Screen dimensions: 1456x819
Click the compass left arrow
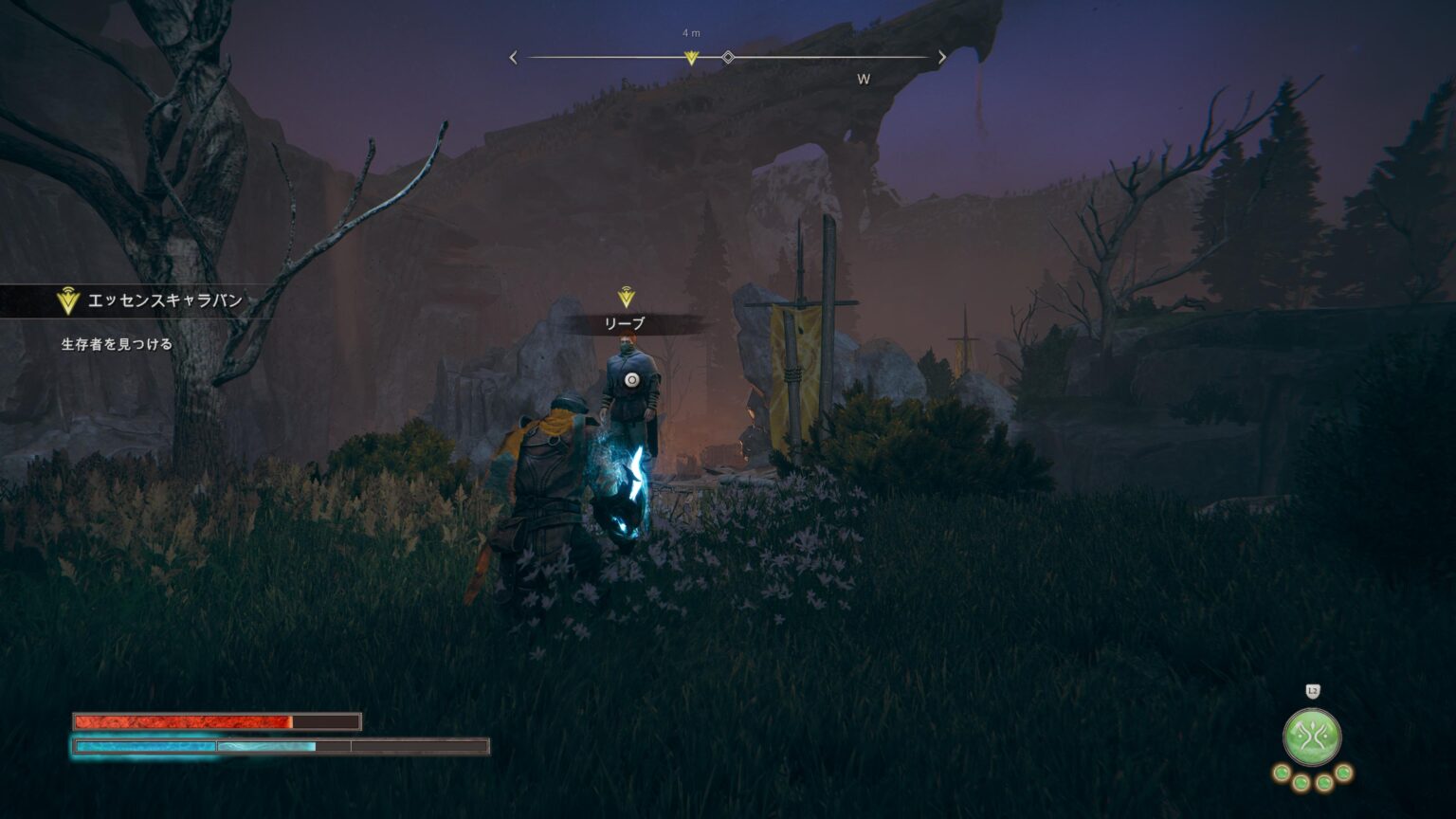pyautogui.click(x=514, y=58)
